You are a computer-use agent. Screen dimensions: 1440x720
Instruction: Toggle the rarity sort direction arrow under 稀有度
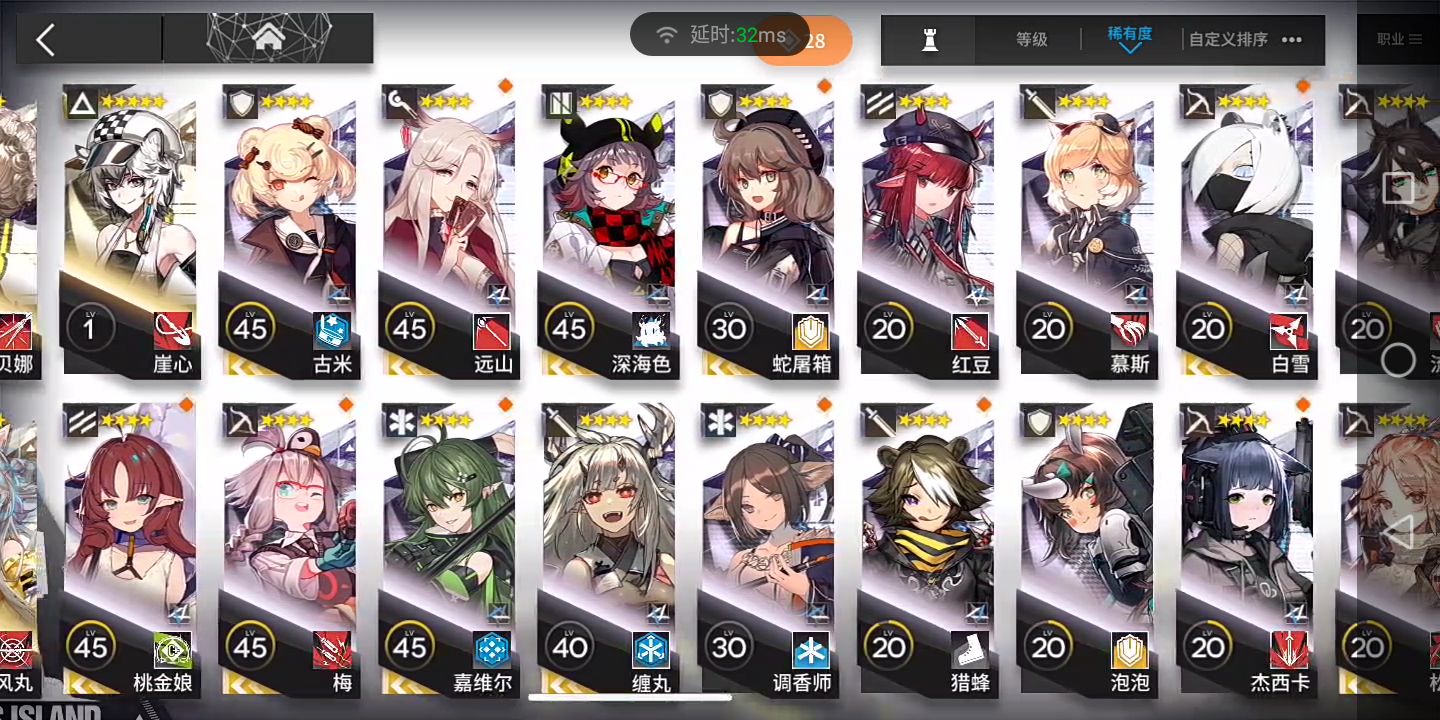pos(1128,50)
